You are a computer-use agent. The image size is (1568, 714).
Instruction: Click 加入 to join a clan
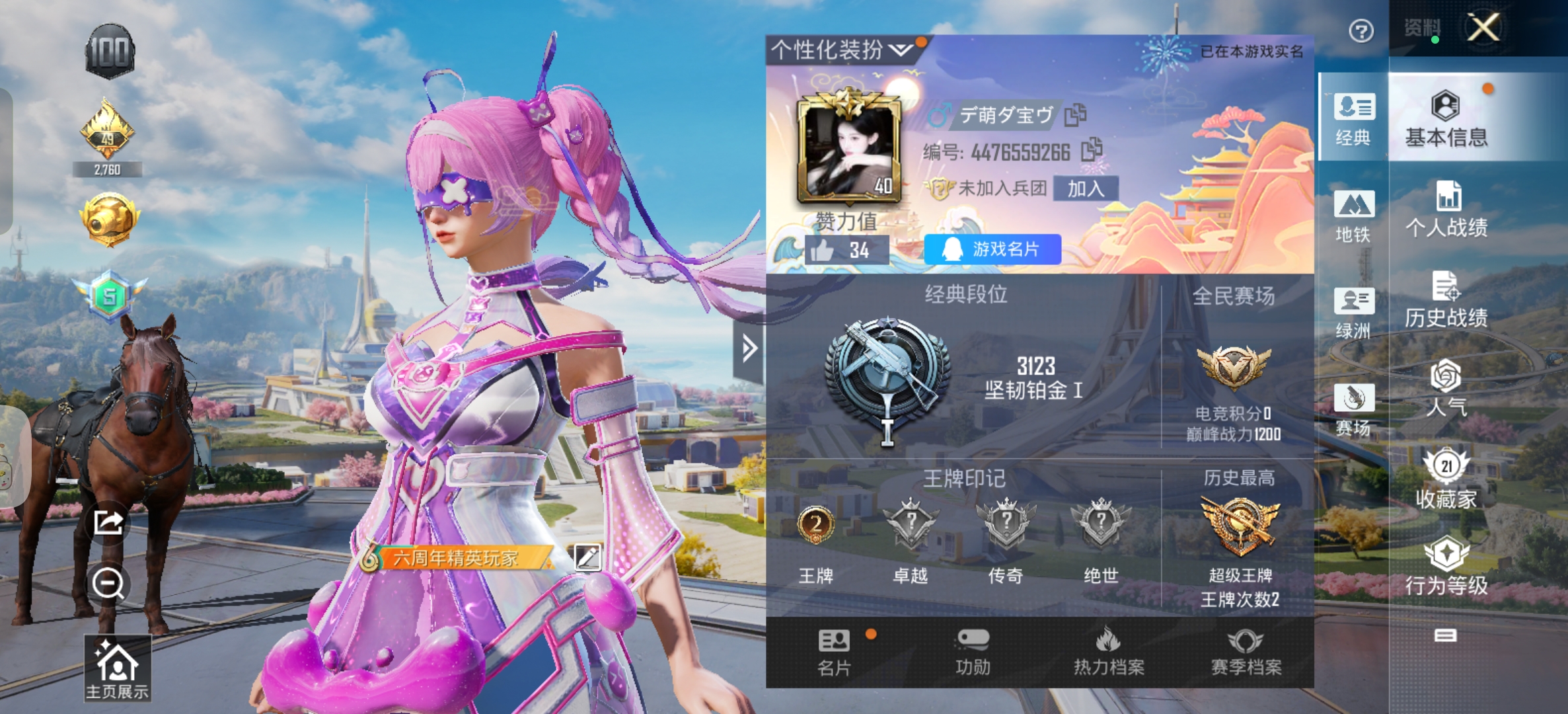(1086, 188)
